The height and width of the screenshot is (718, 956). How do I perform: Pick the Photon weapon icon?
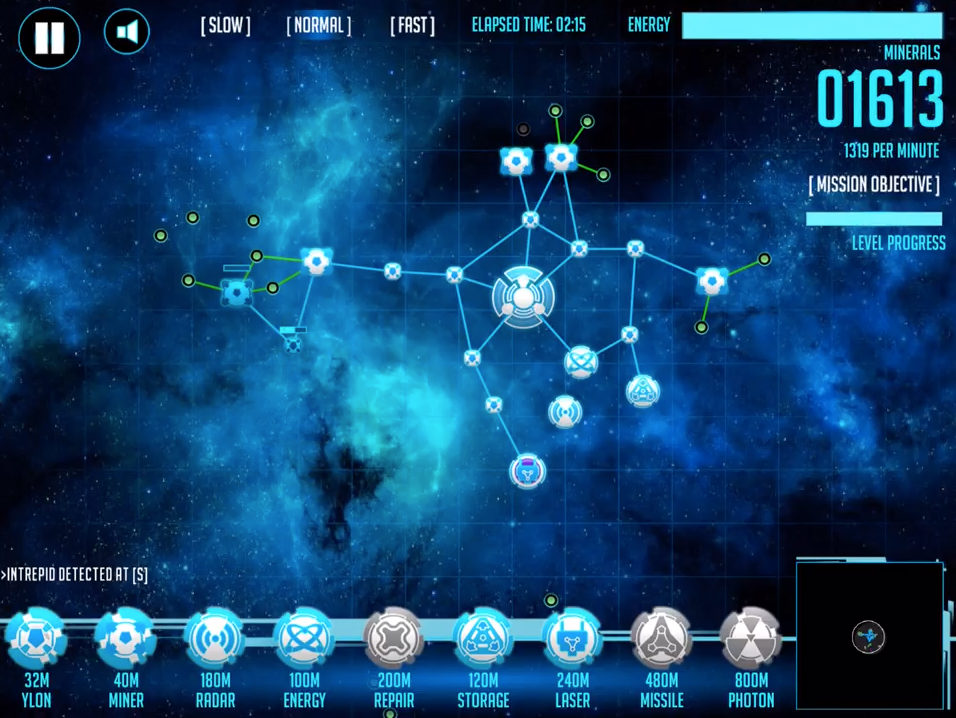tap(751, 639)
